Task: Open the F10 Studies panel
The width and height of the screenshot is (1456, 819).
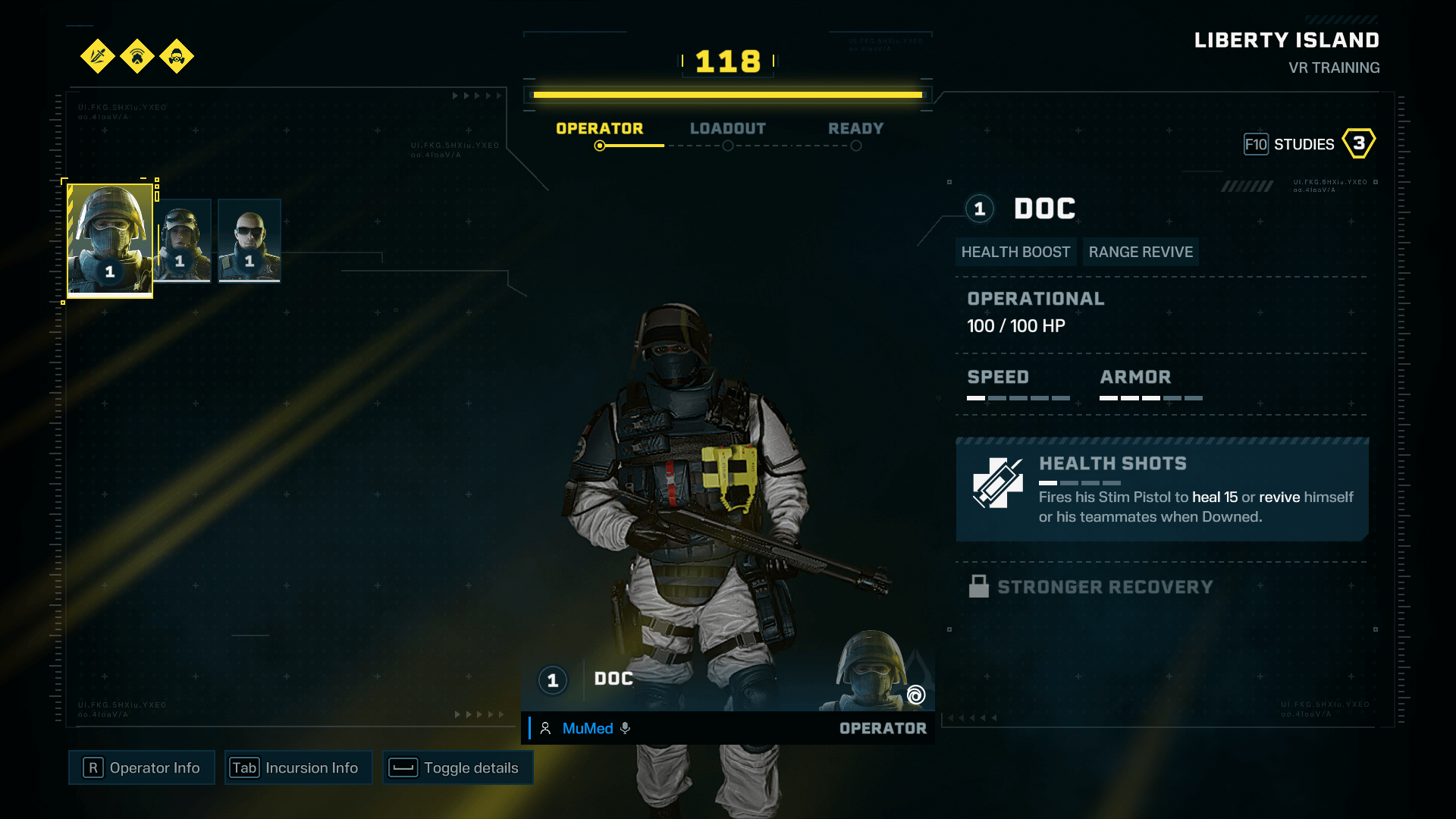Action: [x=1305, y=143]
